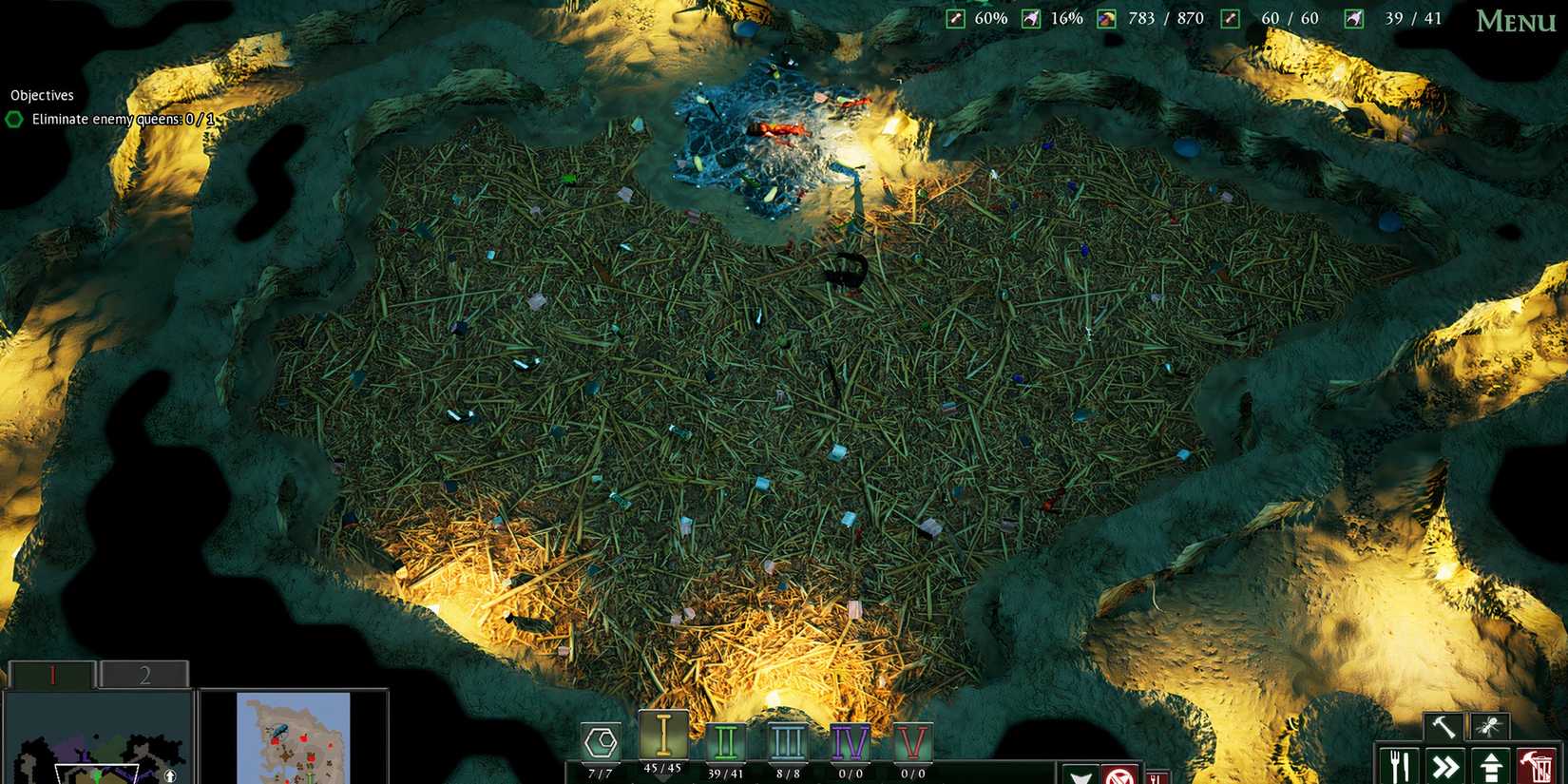Click the larvae 16% resource icon

click(x=1030, y=17)
